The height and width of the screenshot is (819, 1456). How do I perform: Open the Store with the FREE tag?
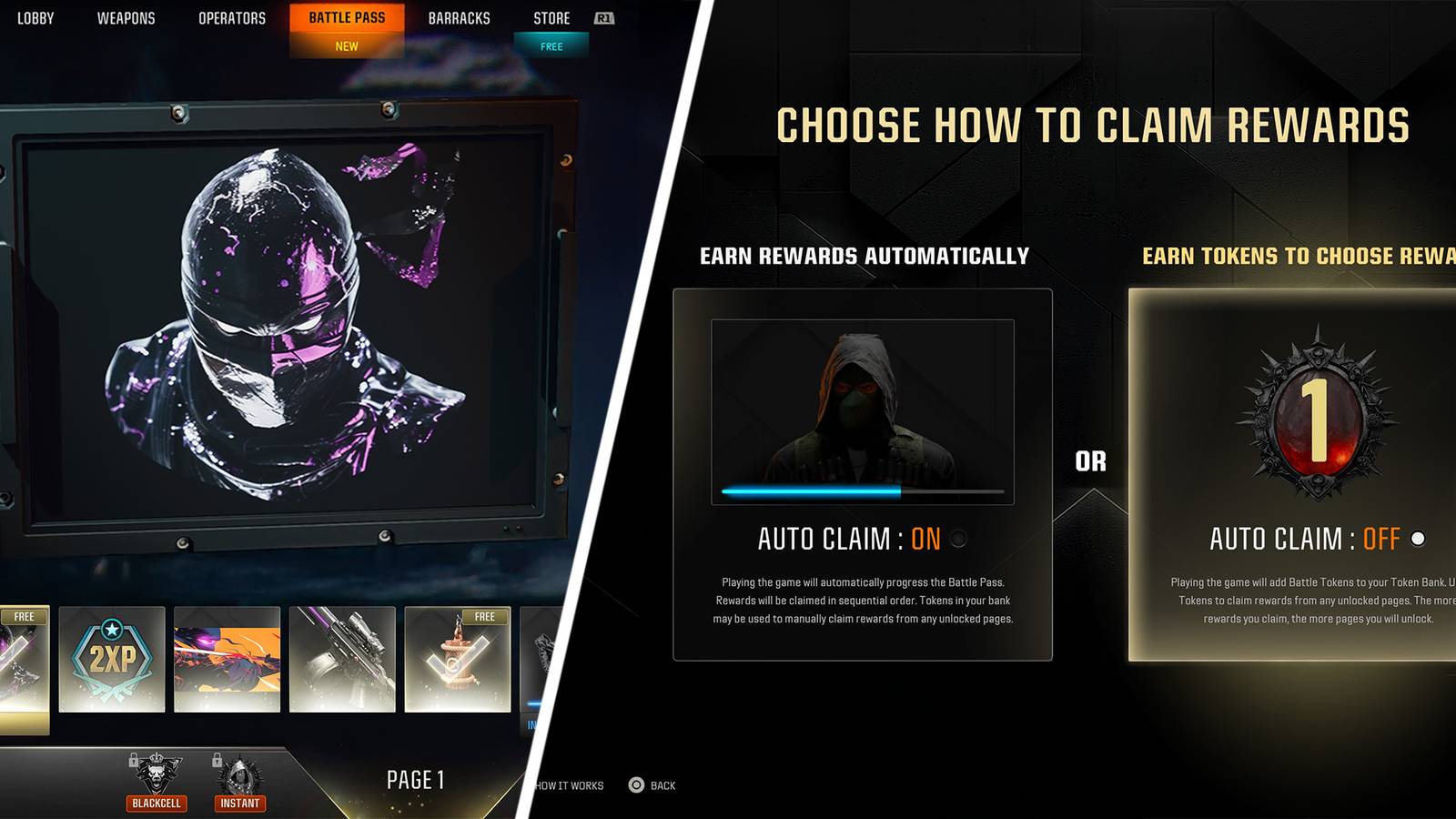pos(551,17)
